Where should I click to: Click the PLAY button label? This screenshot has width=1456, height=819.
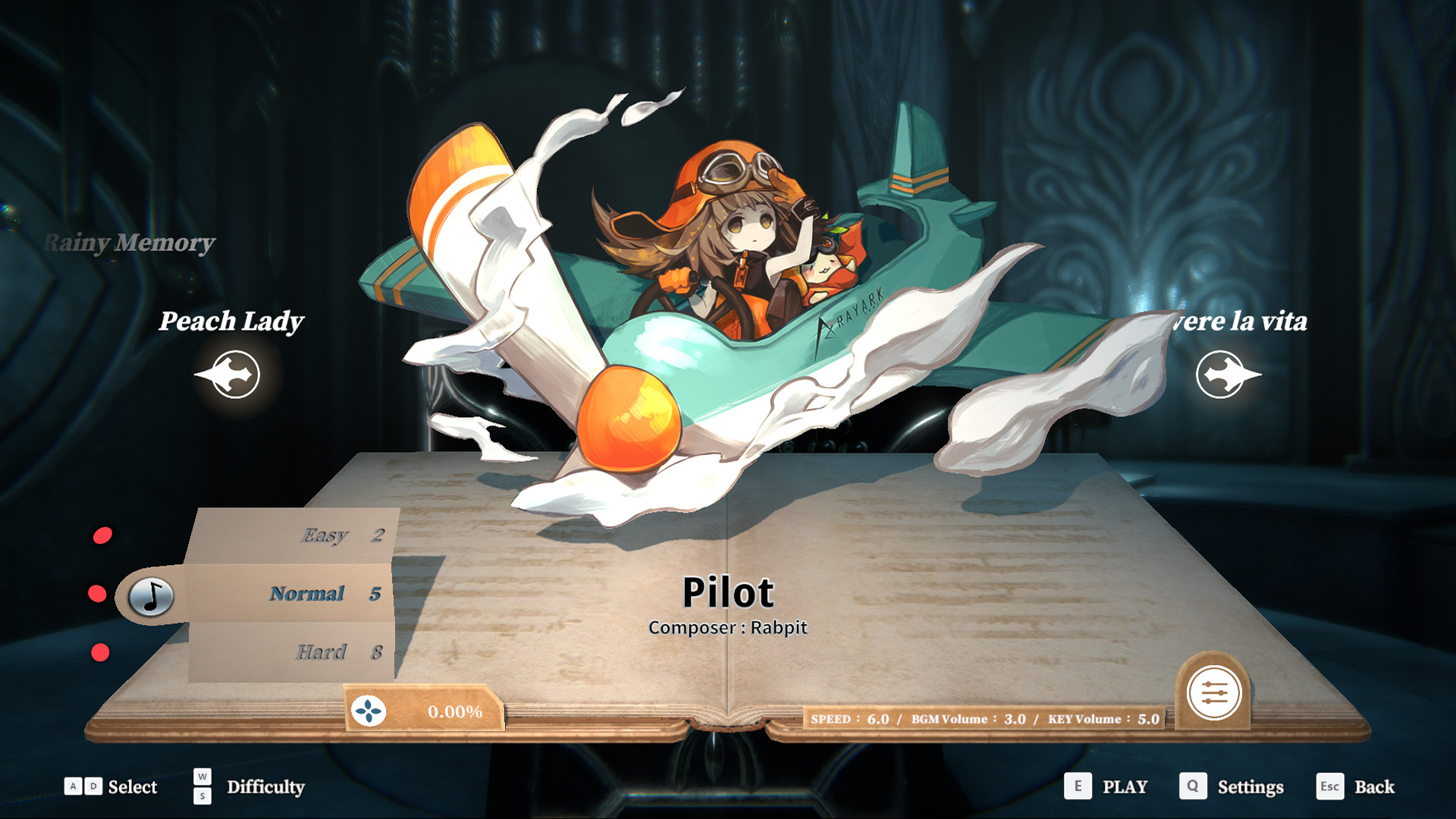coord(1124,787)
